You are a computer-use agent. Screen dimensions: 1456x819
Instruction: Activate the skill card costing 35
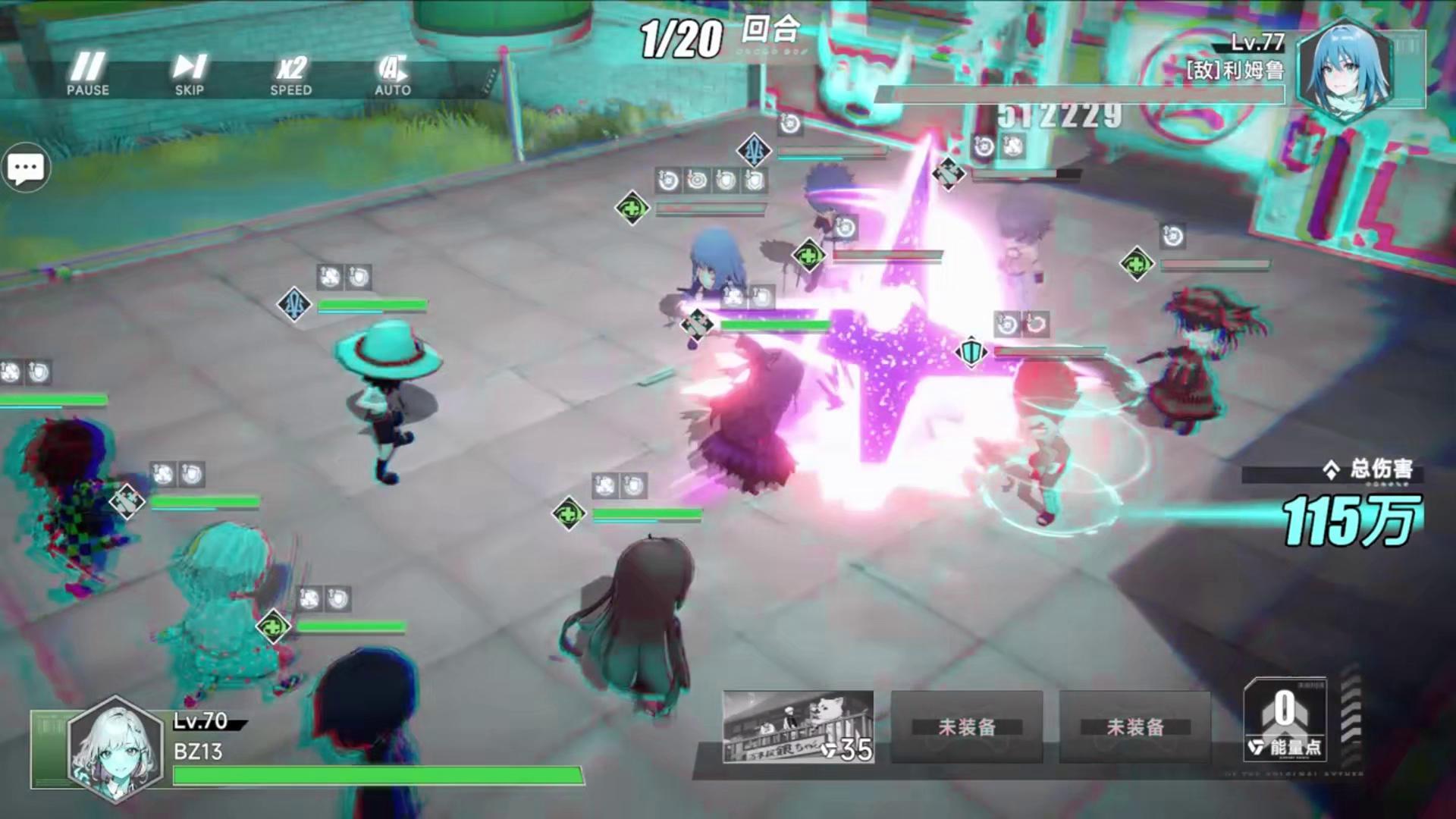(x=798, y=726)
